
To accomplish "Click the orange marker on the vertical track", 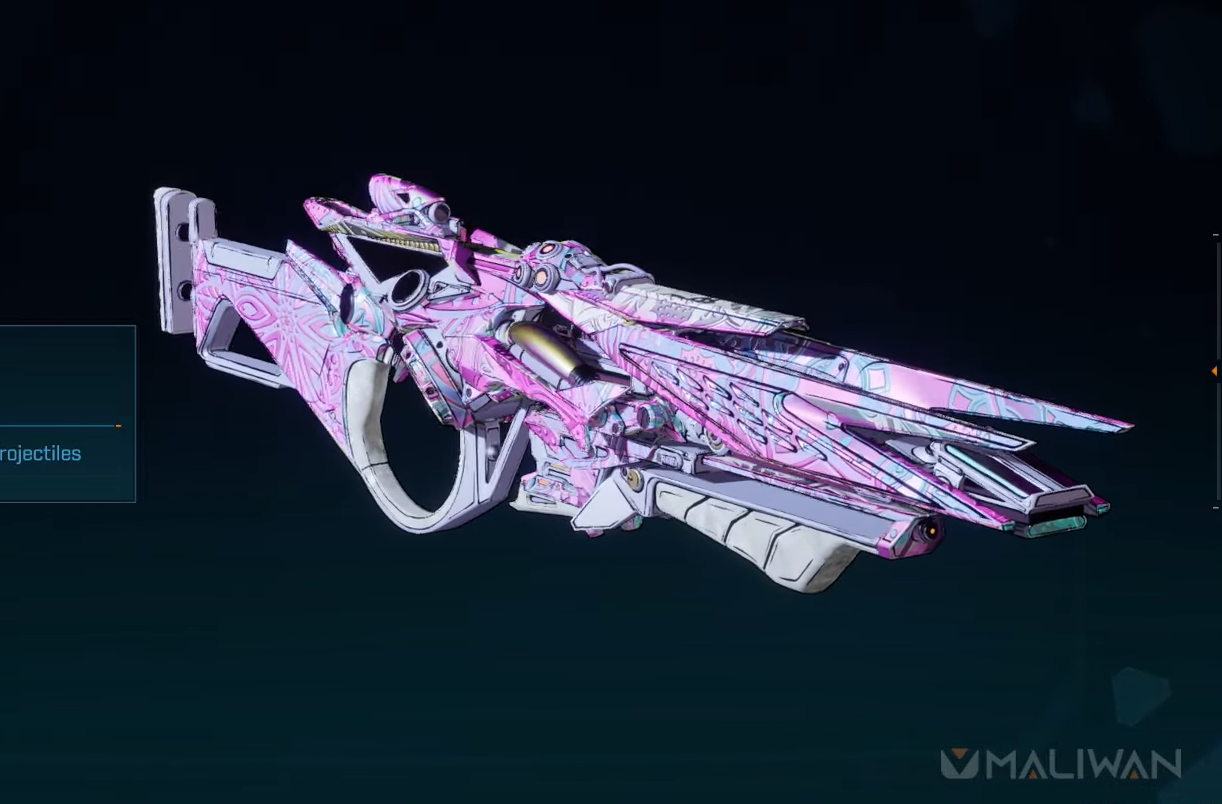I will 1214,371.
